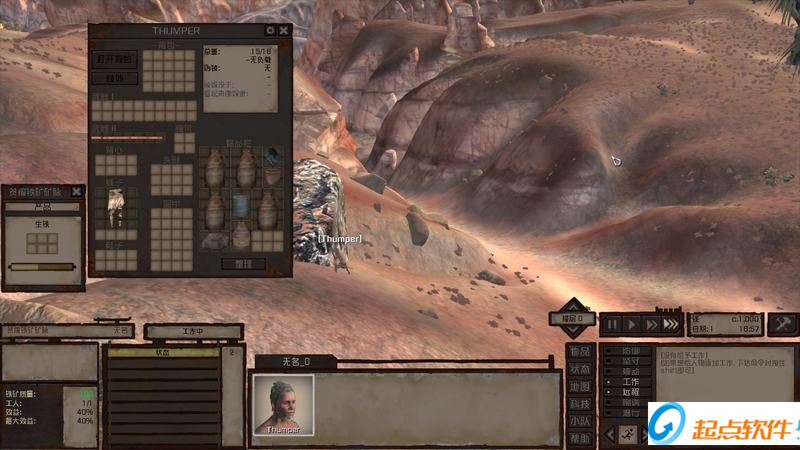Toggle the 工作 (work) order option

(x=630, y=382)
